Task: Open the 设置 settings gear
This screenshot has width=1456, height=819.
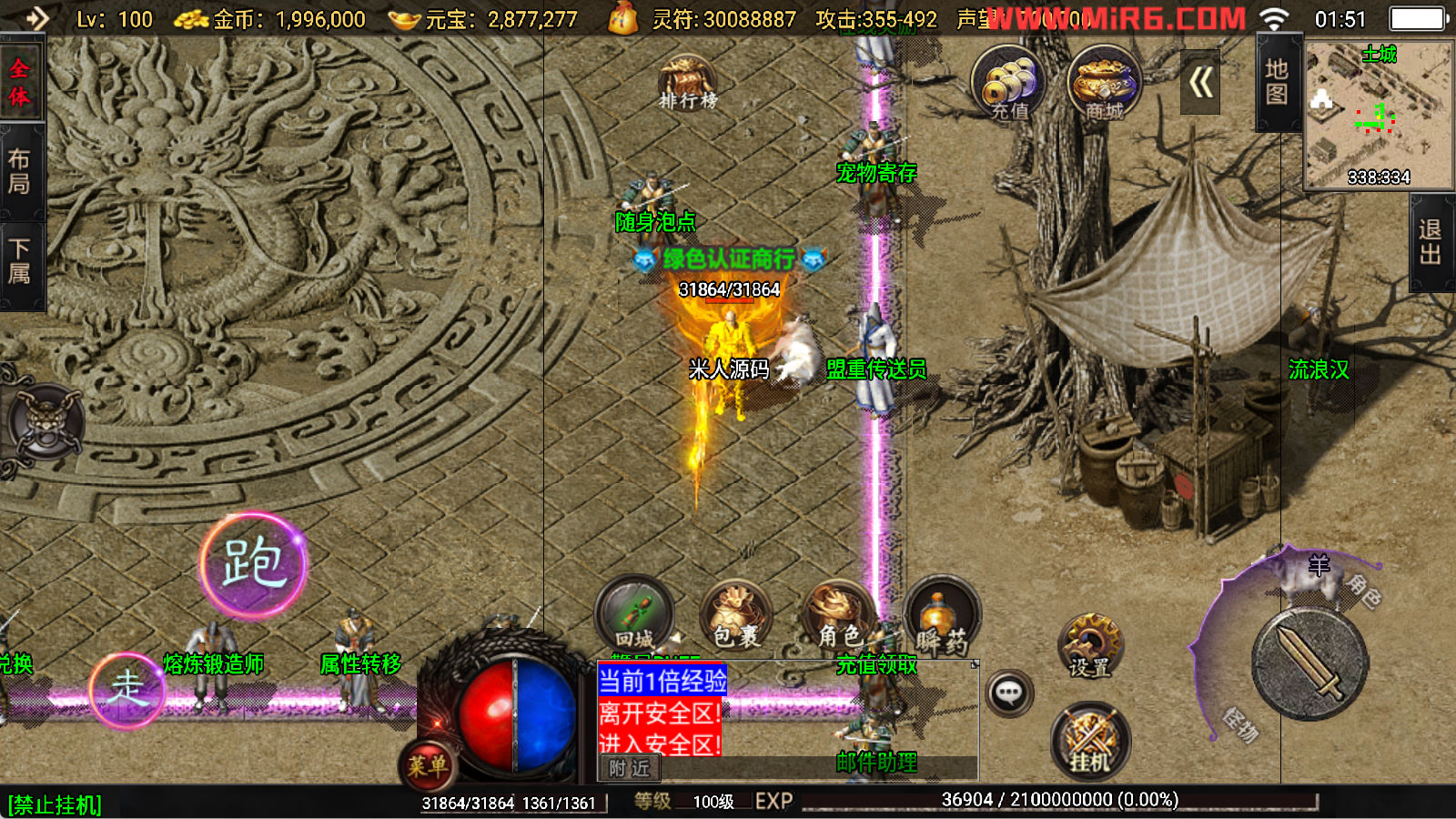Action: tap(1090, 646)
